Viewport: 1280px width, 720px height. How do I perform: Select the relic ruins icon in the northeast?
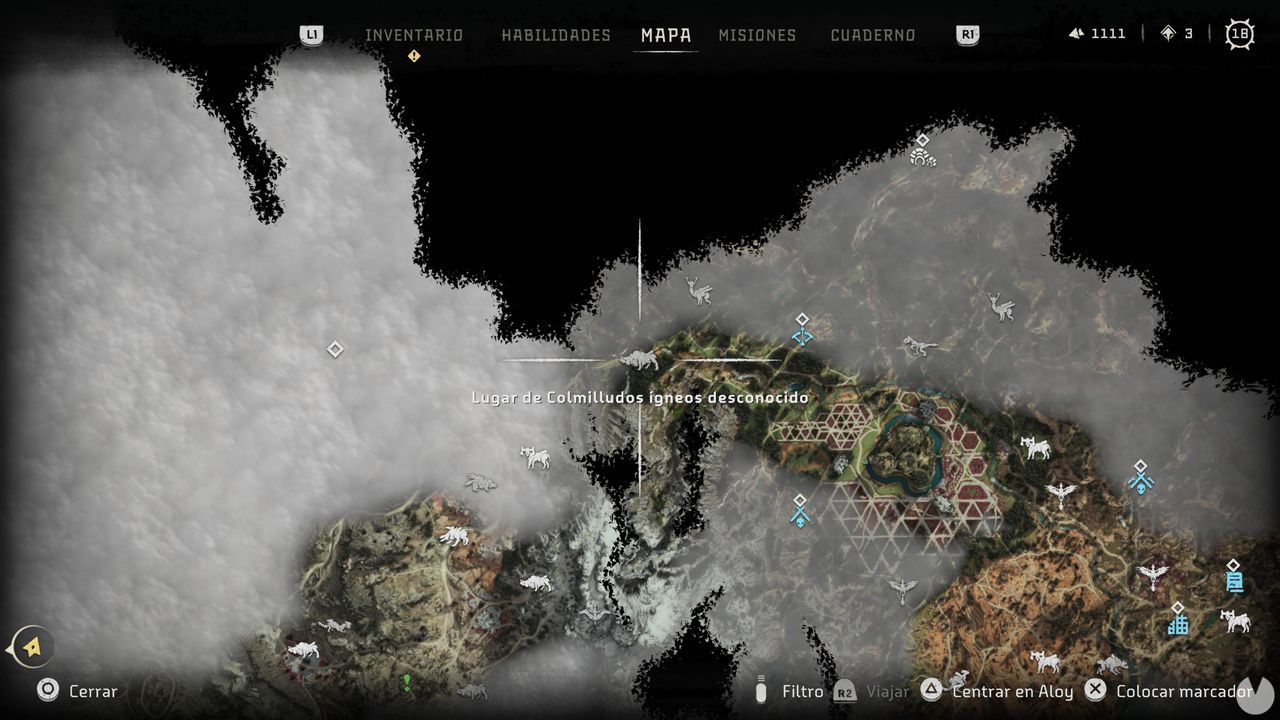coord(919,157)
